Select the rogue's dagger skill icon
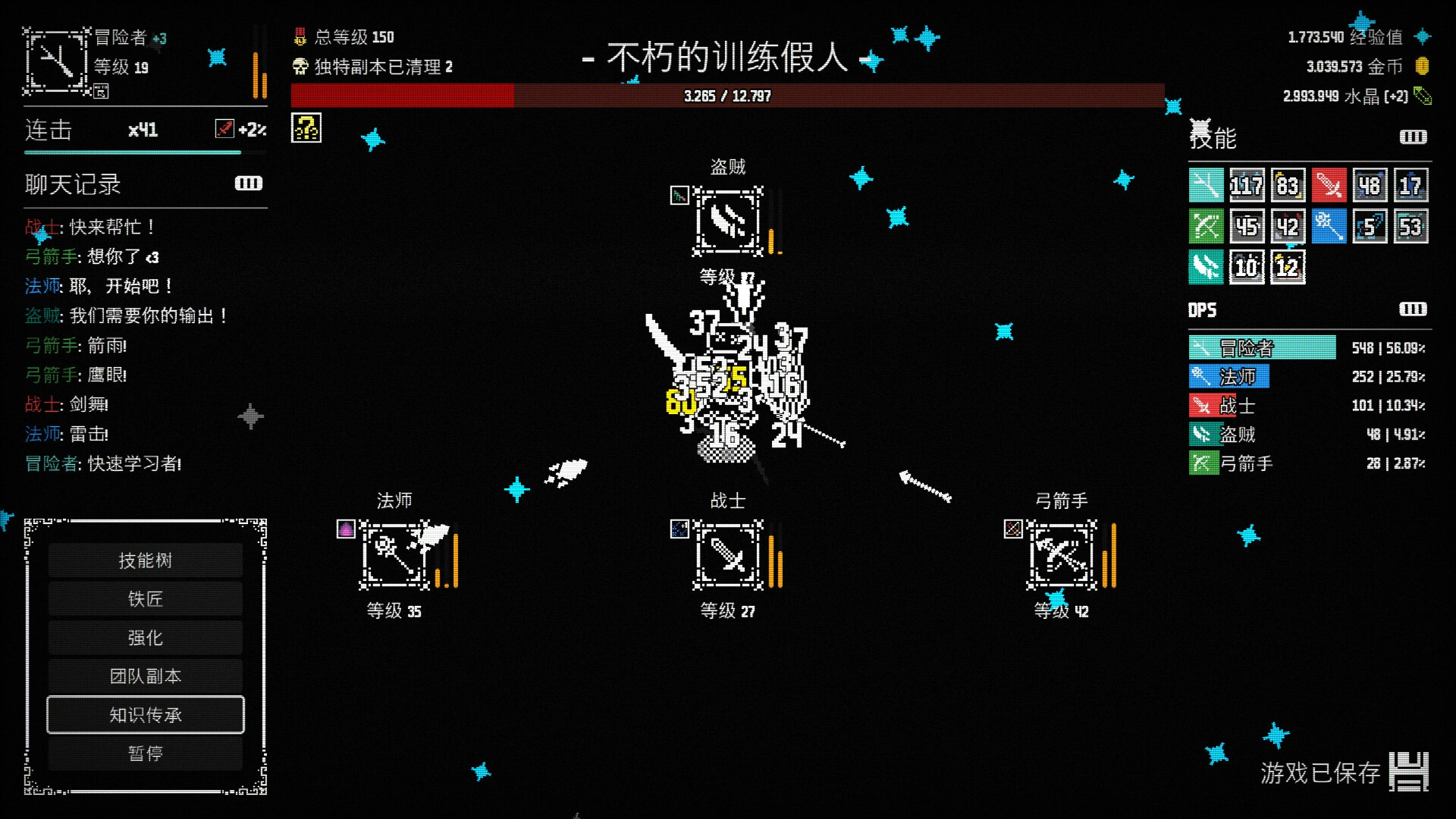This screenshot has height=819, width=1456. tap(1206, 268)
